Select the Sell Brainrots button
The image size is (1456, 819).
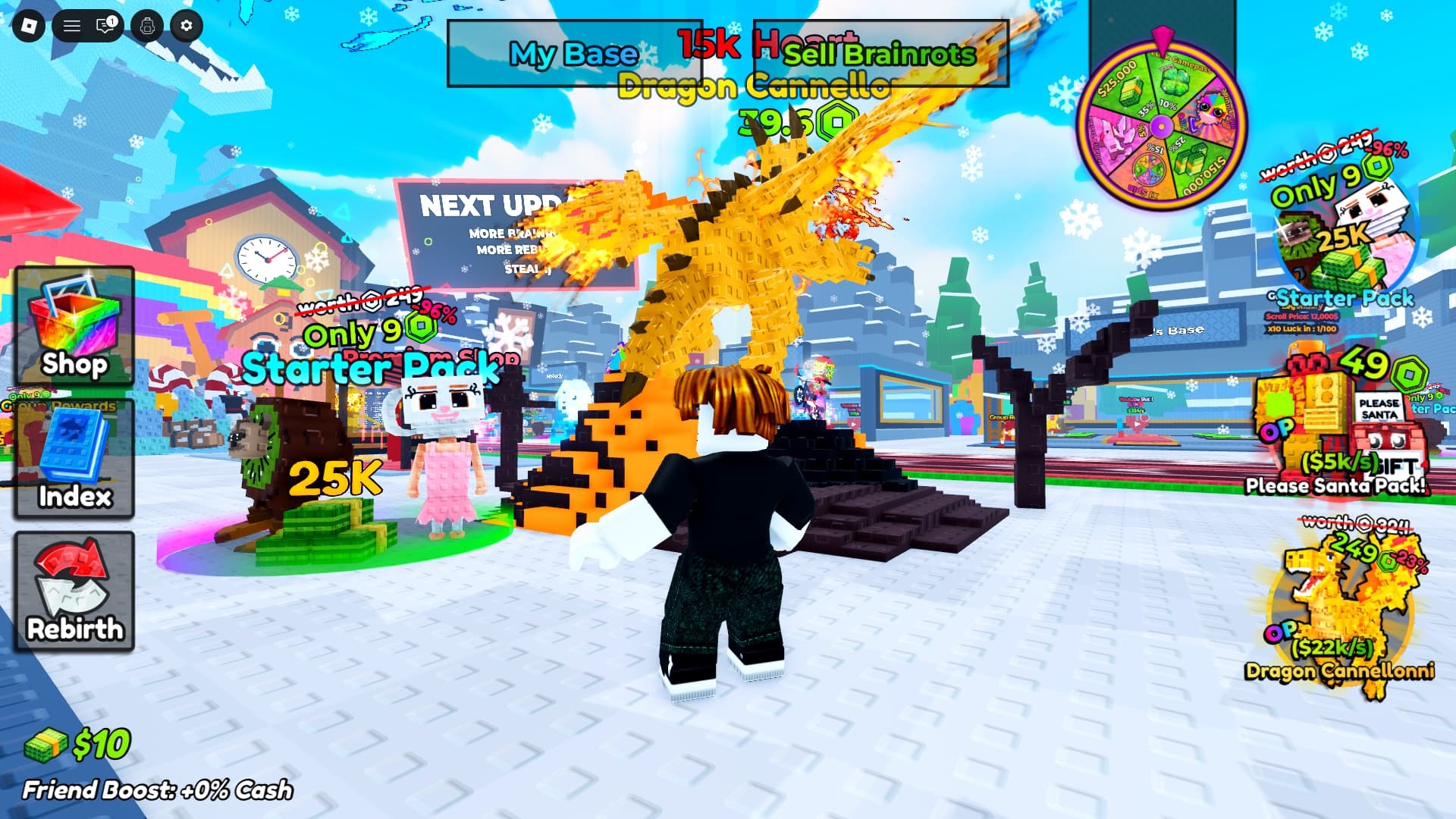880,54
